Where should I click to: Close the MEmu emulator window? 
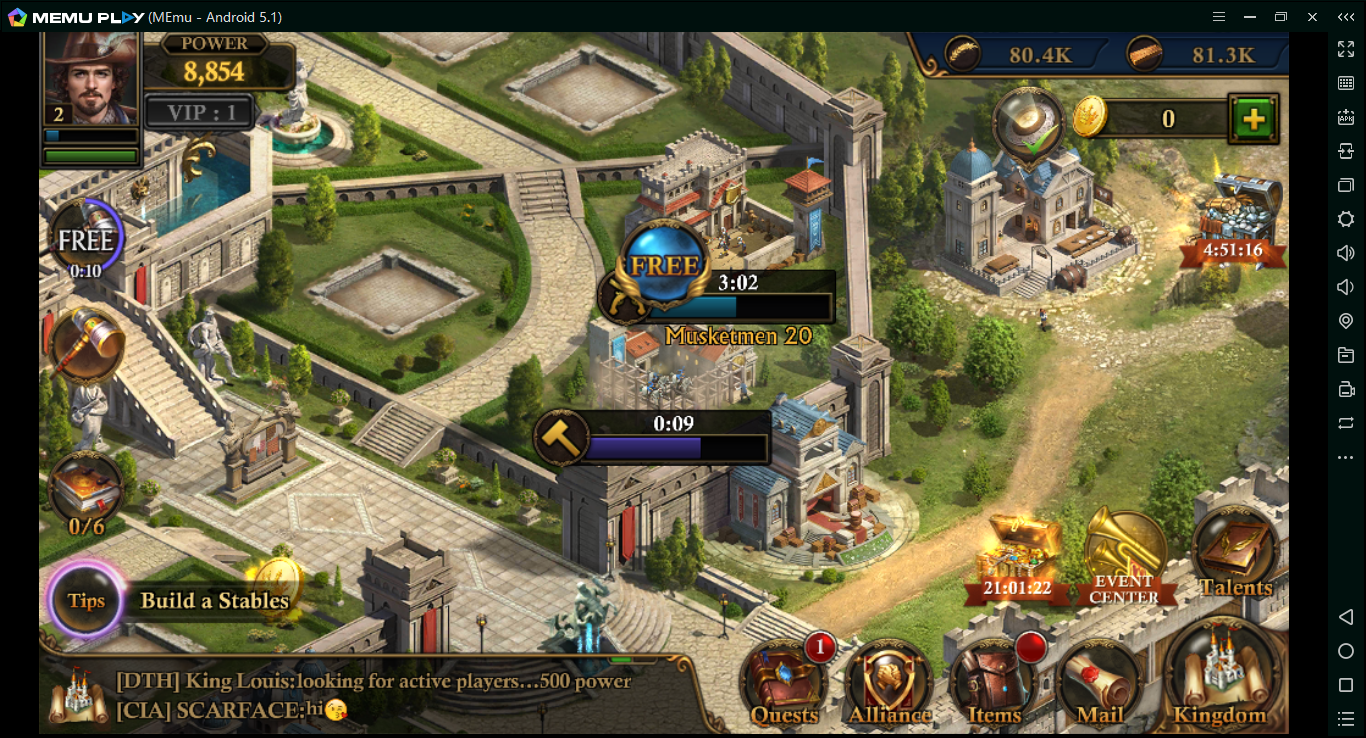(1312, 17)
